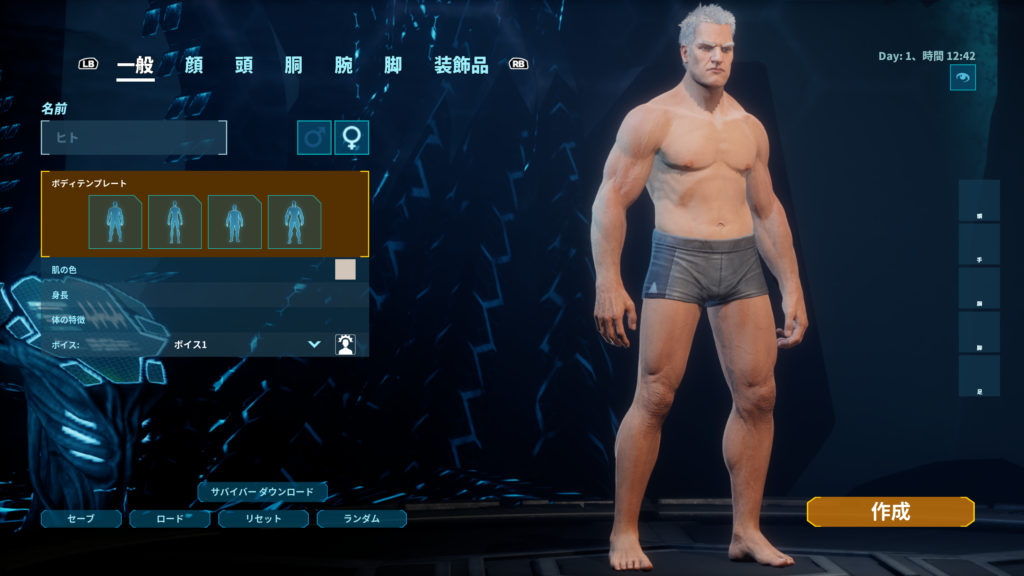Open the 顔 customization tab

[x=194, y=66]
